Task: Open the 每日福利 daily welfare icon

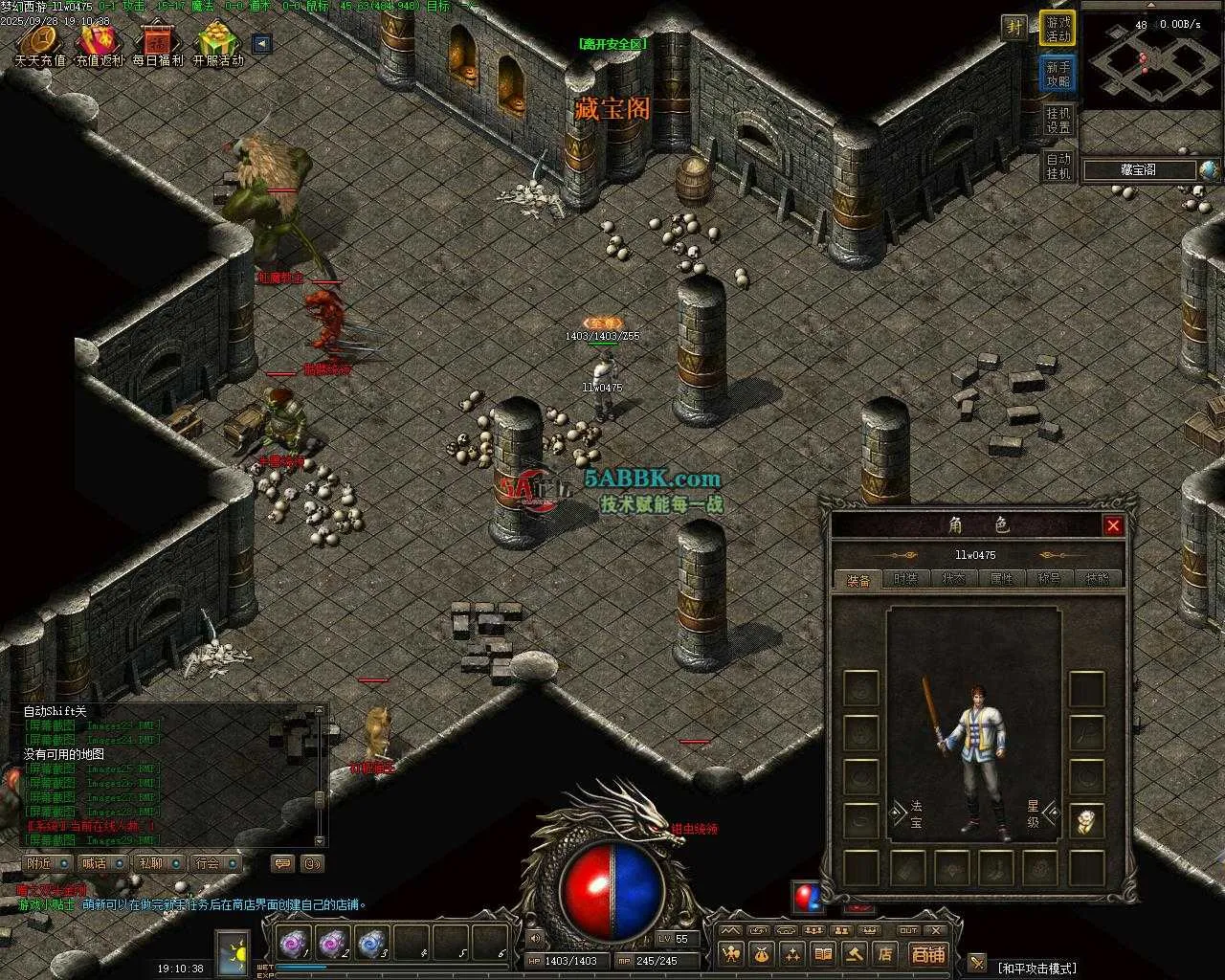Action: (157, 44)
